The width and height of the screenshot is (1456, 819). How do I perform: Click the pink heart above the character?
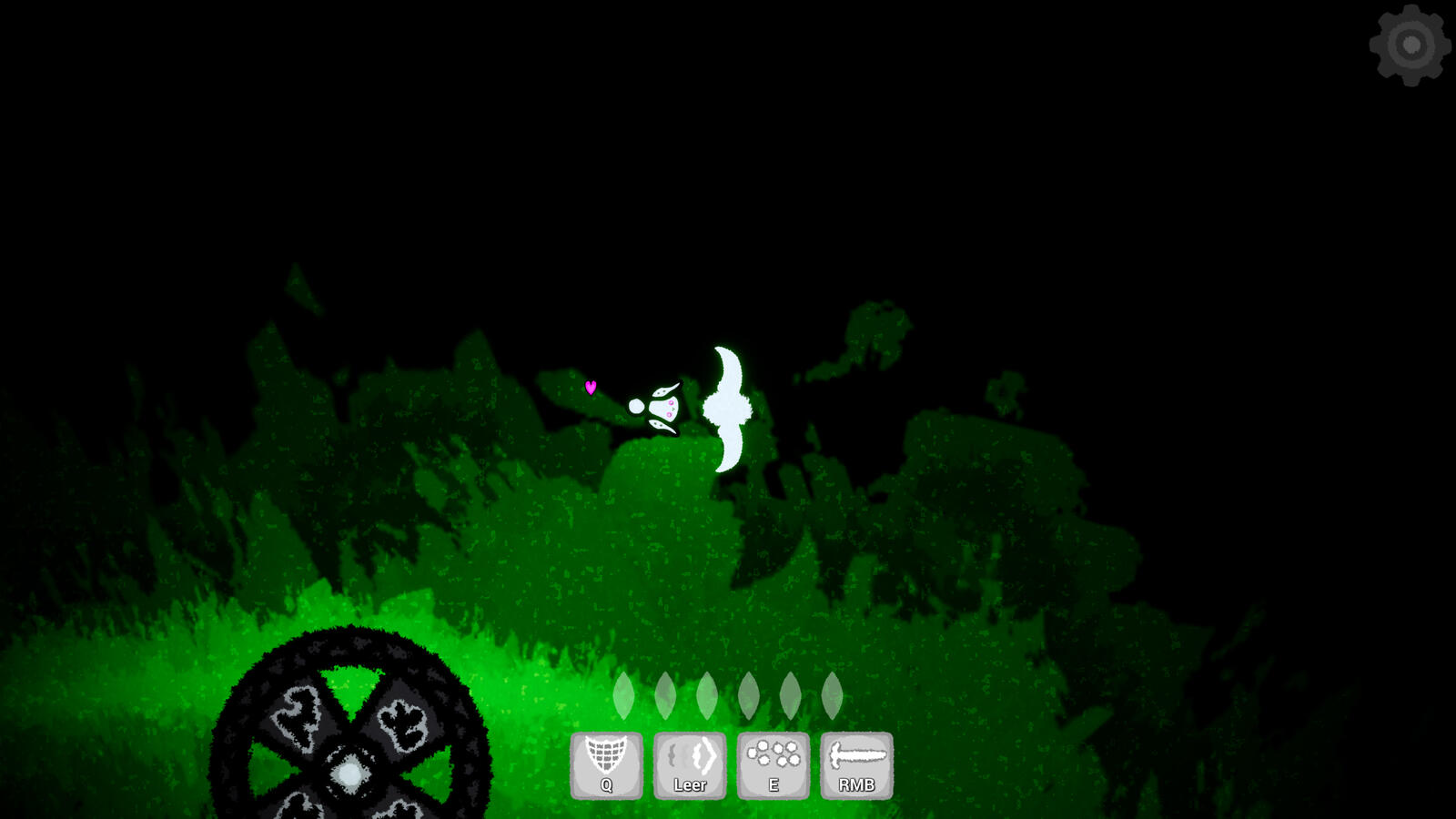591,387
